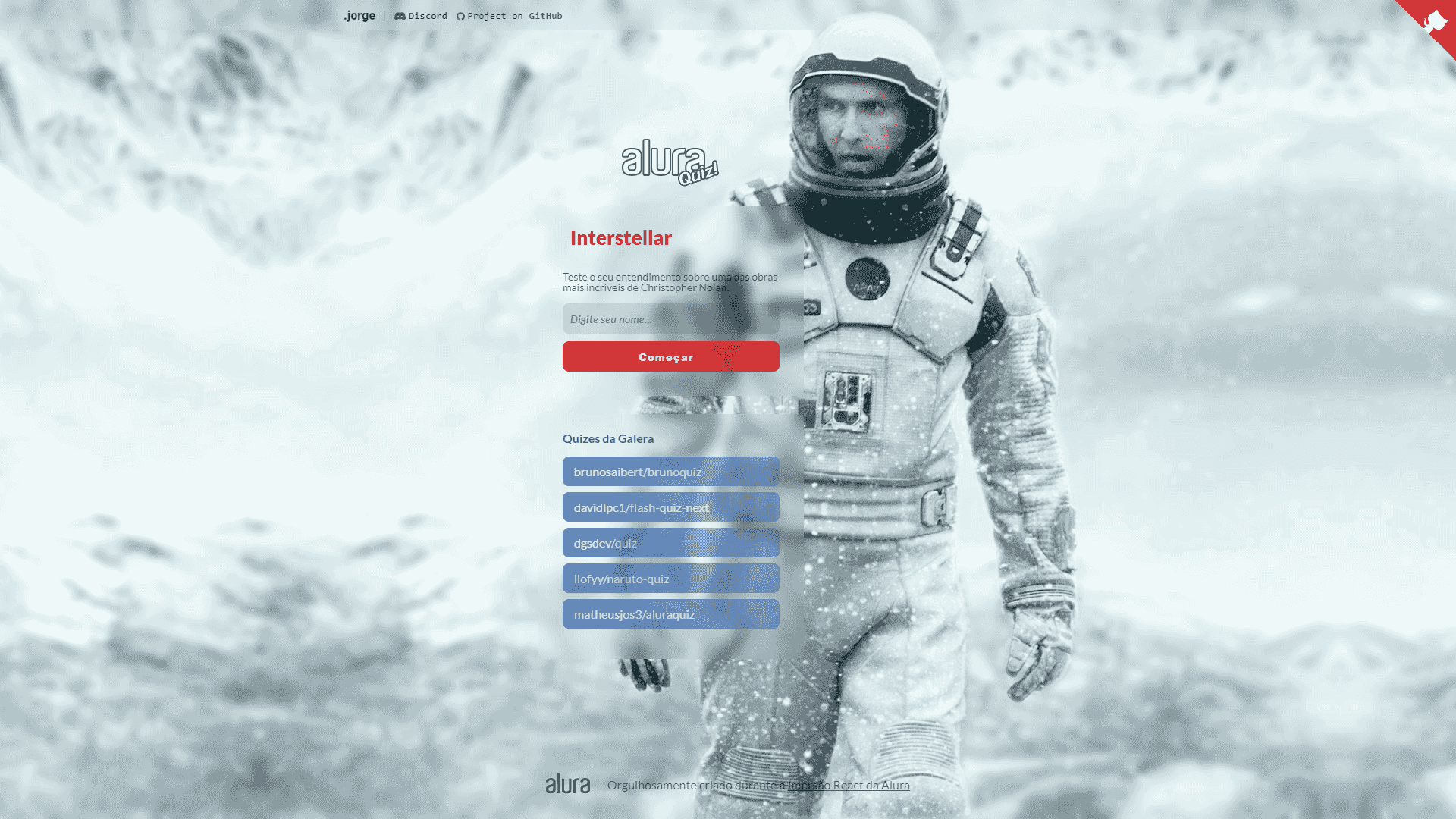Viewport: 1456px width, 819px height.
Task: Click the Interstellar heading
Action: [620, 237]
